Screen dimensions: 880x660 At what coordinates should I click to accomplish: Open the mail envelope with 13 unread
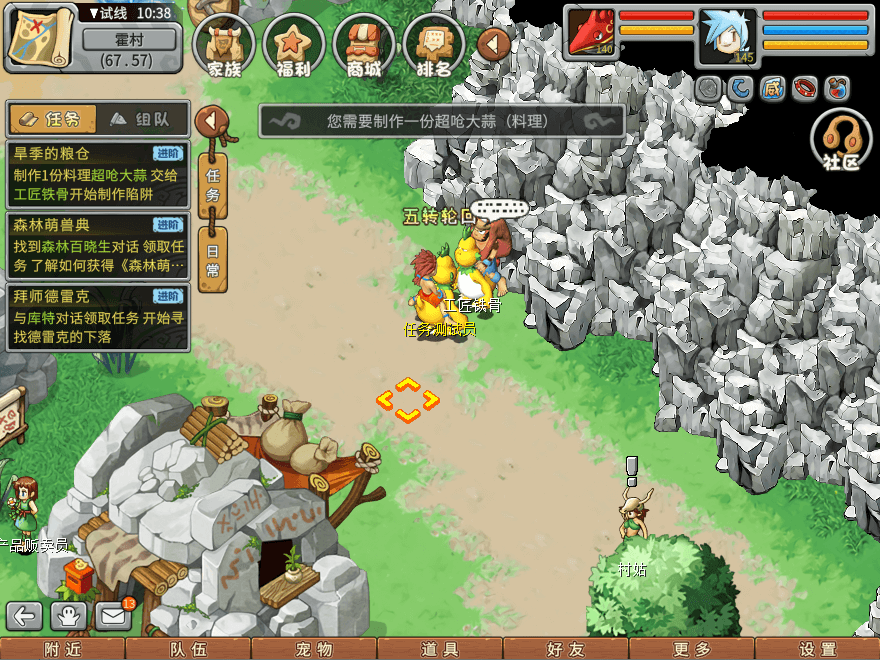click(113, 616)
